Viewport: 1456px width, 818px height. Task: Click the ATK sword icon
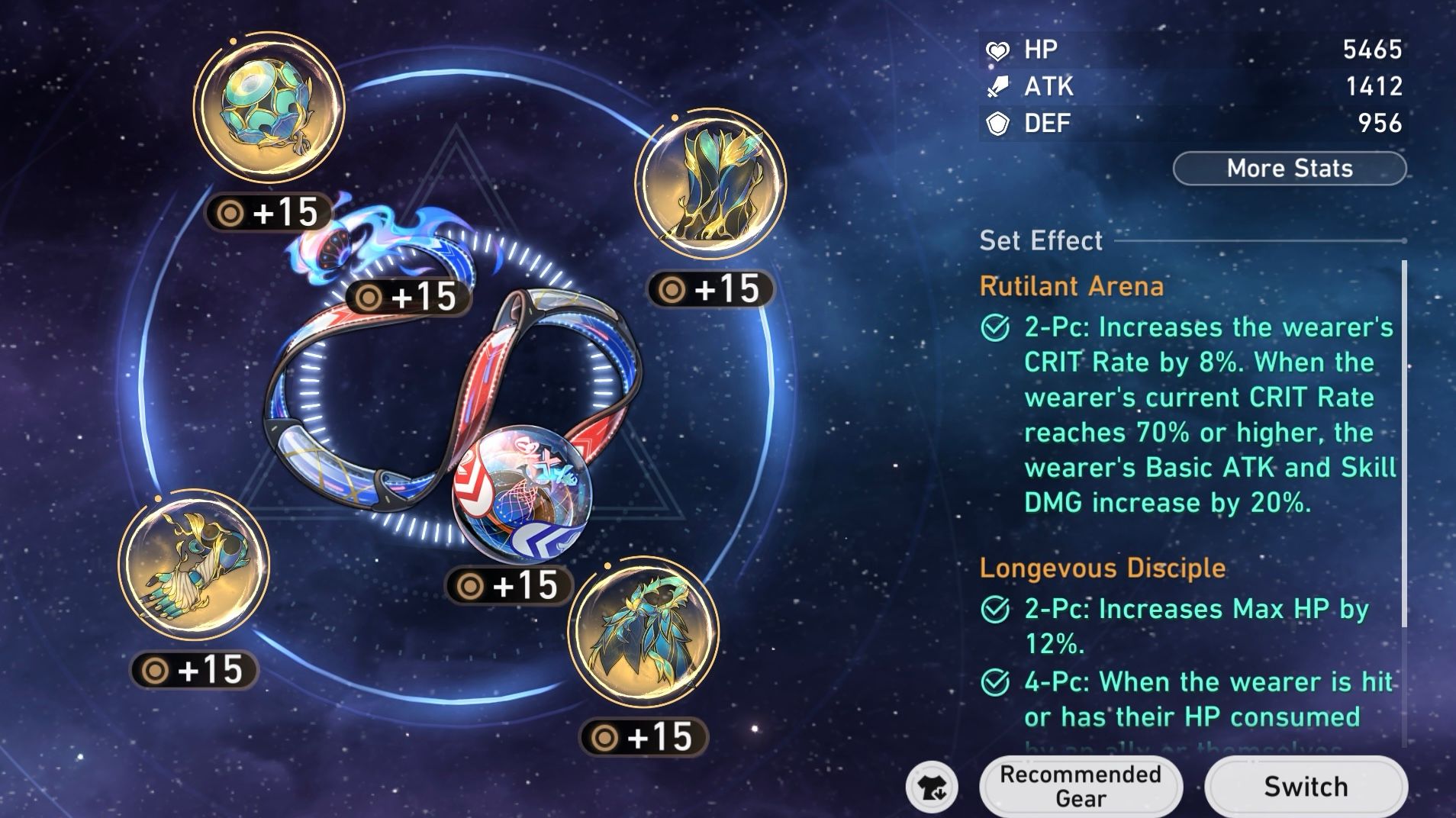click(x=1000, y=86)
